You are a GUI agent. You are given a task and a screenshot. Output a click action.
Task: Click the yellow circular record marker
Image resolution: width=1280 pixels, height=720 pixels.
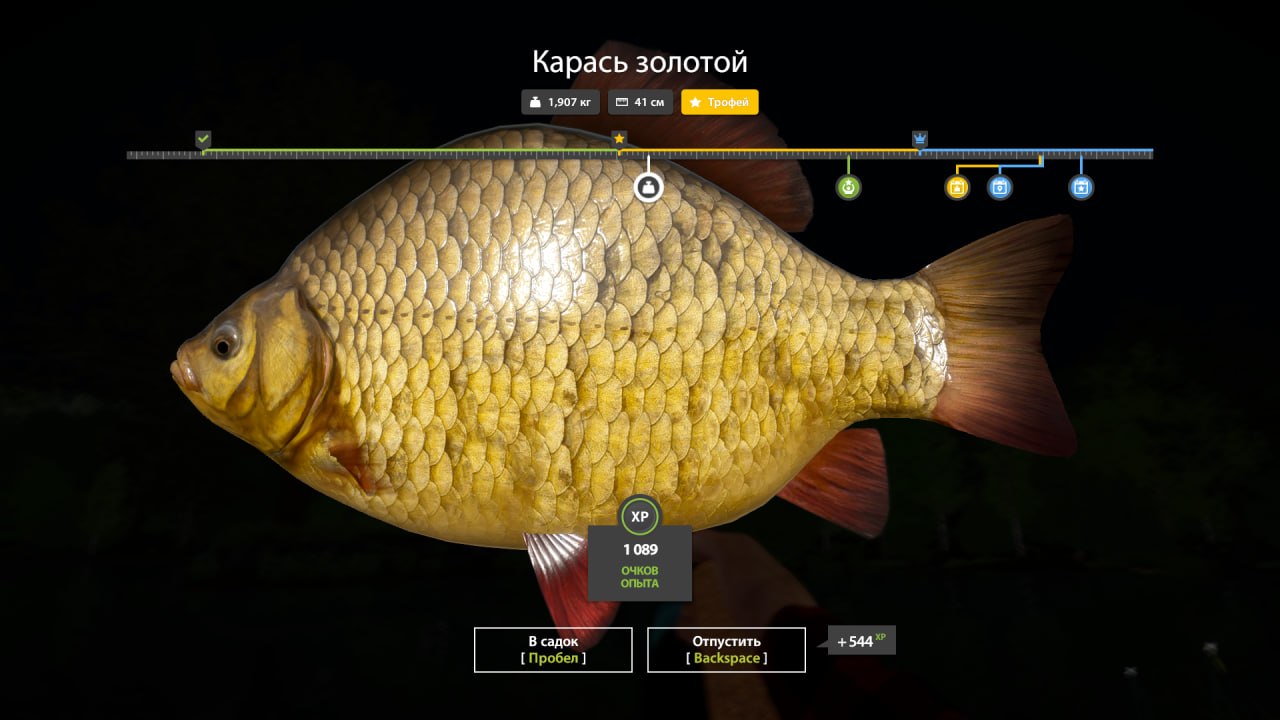(957, 187)
